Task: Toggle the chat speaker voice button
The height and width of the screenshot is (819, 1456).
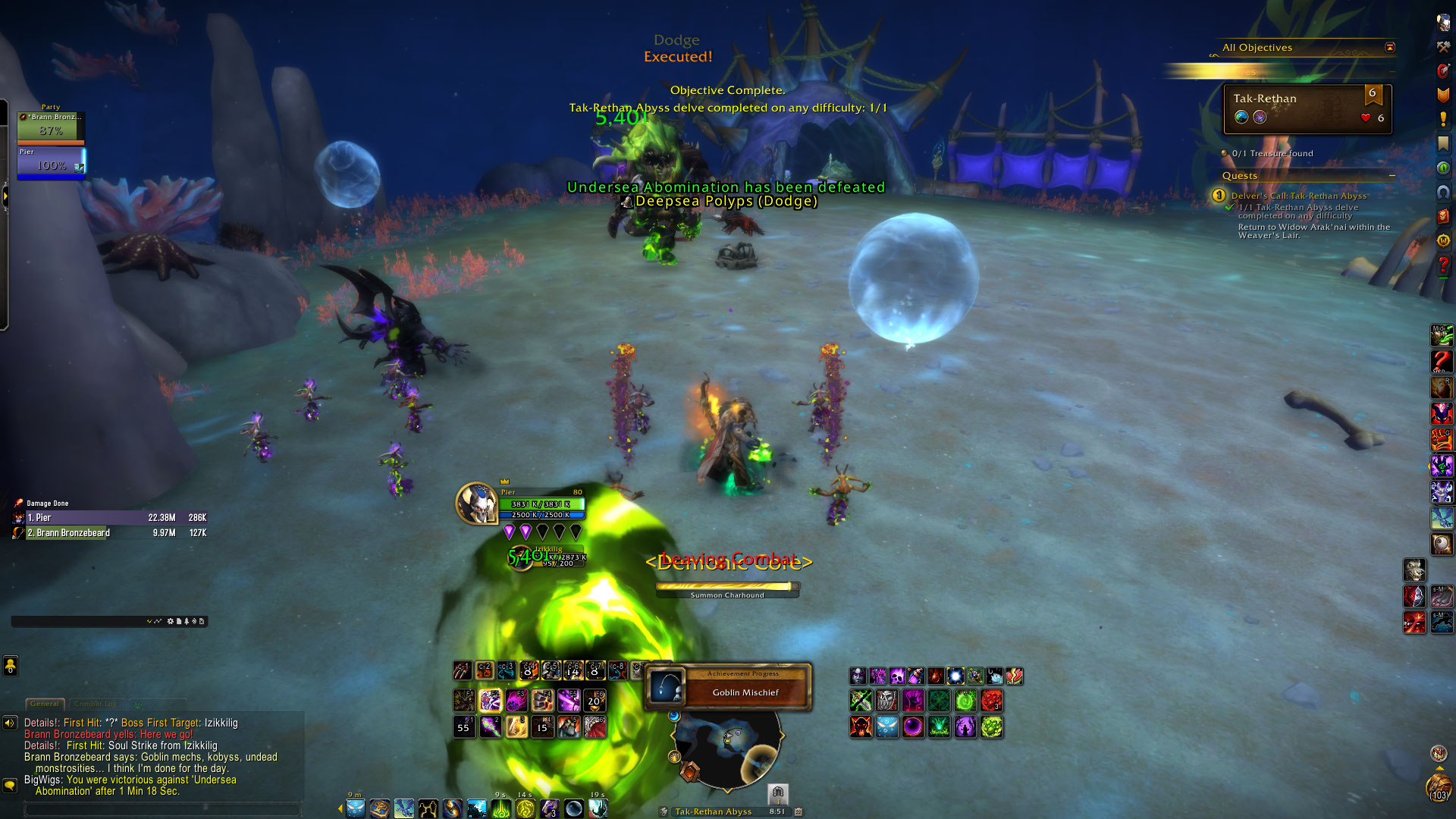Action: pos(10,723)
